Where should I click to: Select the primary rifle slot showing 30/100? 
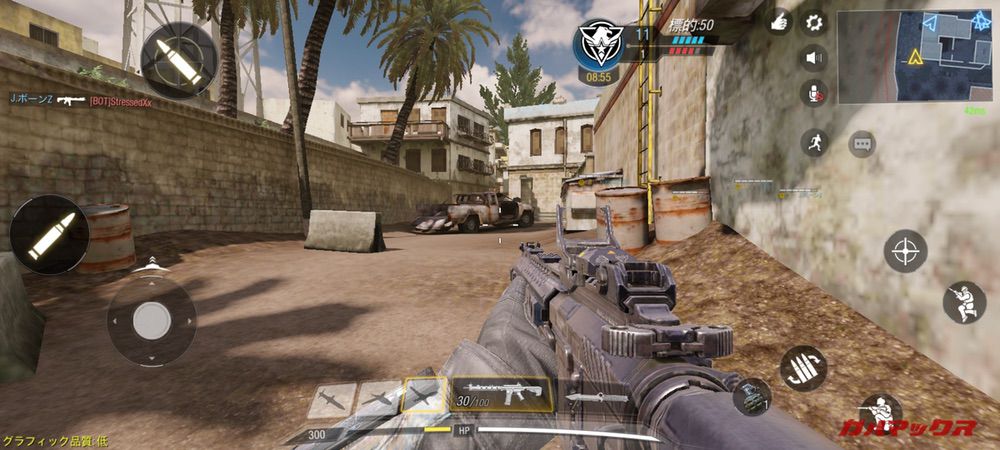500,394
